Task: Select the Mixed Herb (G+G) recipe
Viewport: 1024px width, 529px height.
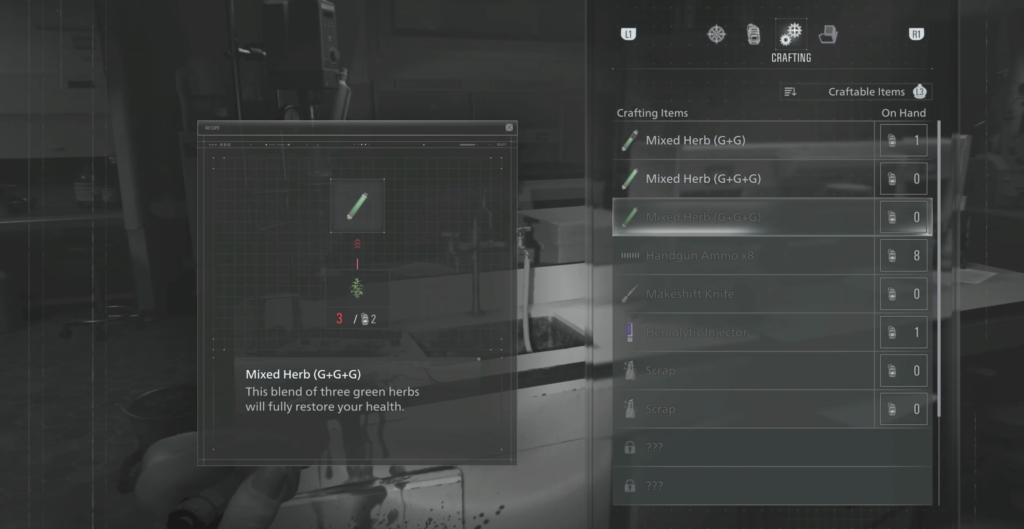Action: point(740,141)
